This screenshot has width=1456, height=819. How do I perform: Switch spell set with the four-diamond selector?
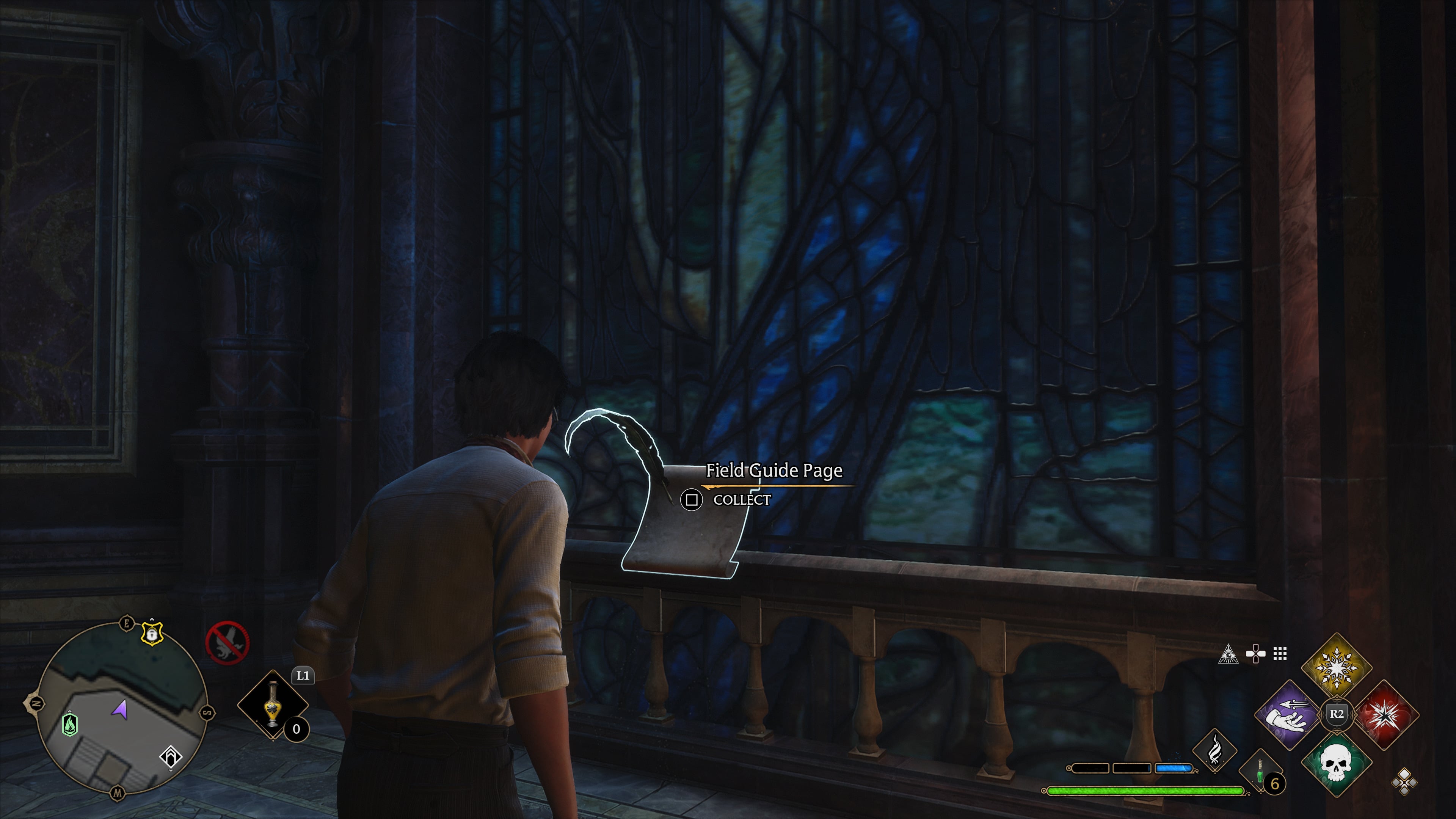coord(1404,783)
